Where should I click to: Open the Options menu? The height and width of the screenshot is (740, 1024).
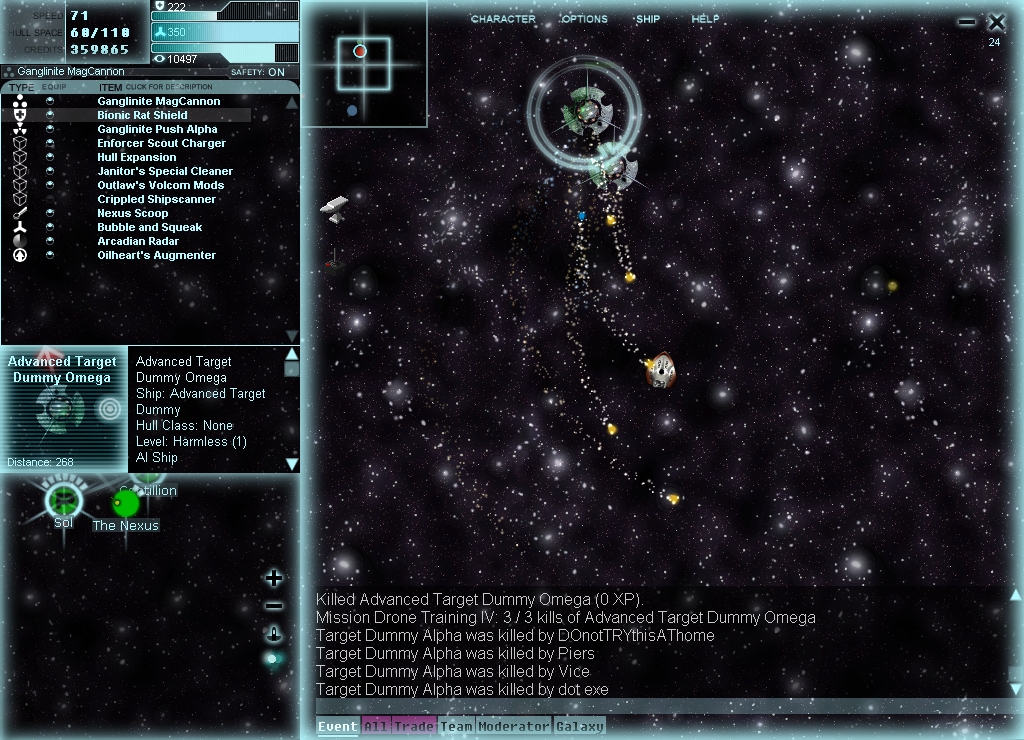click(584, 19)
